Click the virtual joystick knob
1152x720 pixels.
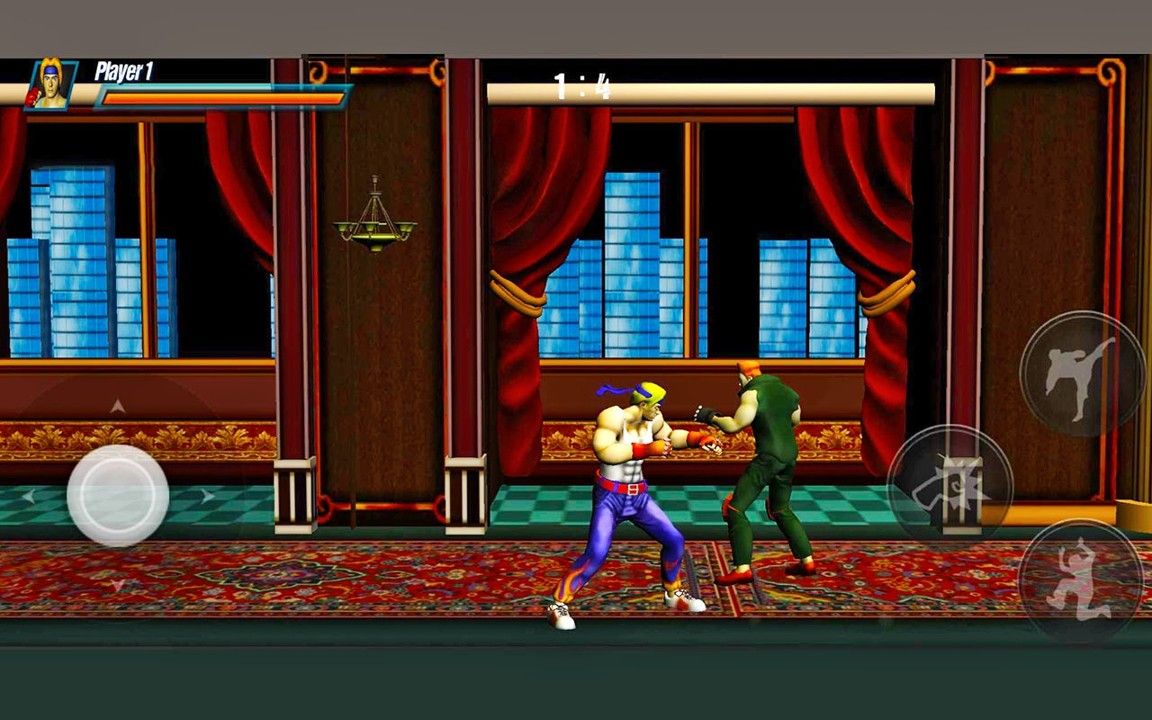pyautogui.click(x=118, y=495)
